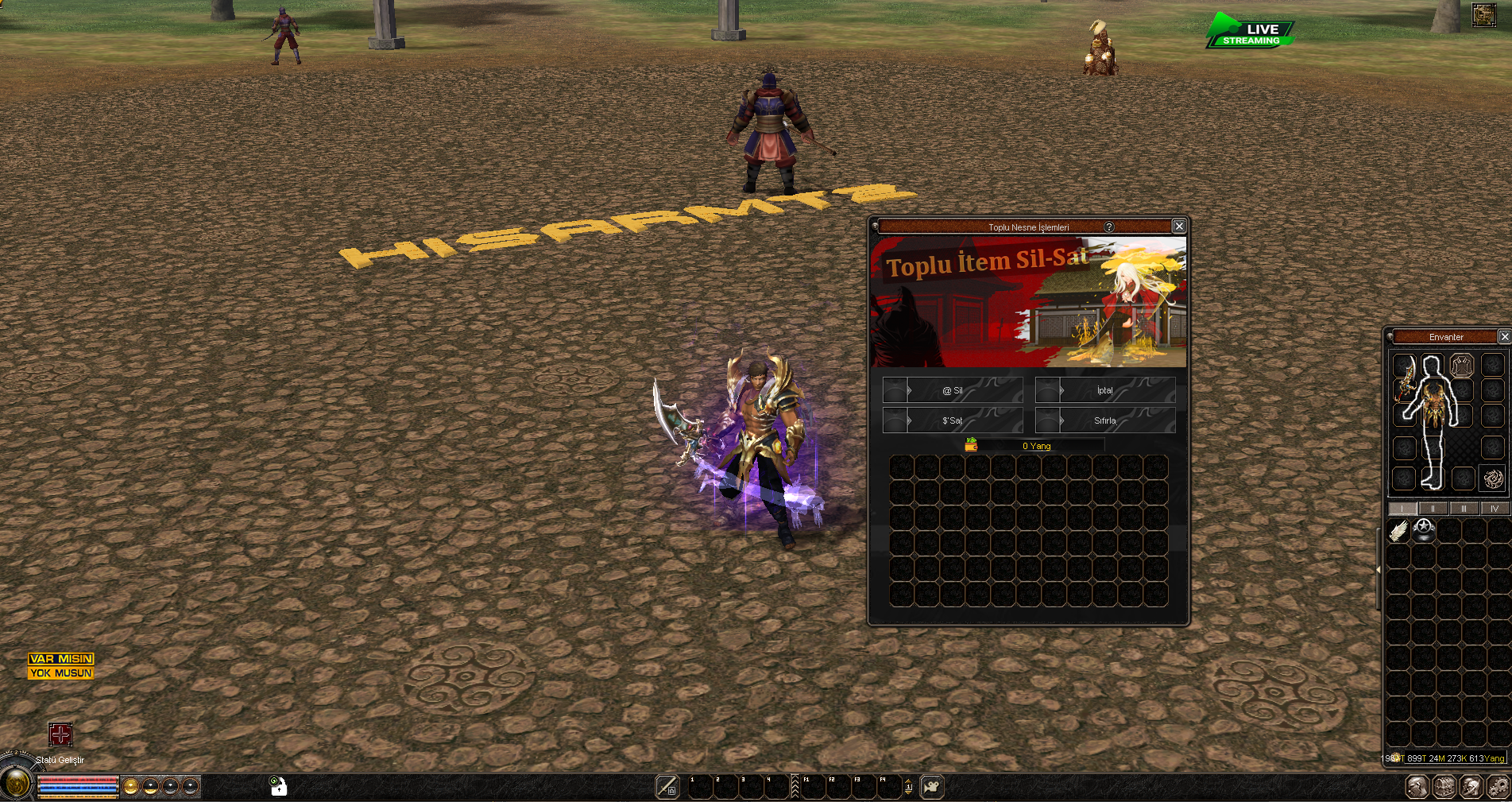Image resolution: width=1512 pixels, height=802 pixels.
Task: Click the equipped golden body armor
Action: coord(1433,403)
